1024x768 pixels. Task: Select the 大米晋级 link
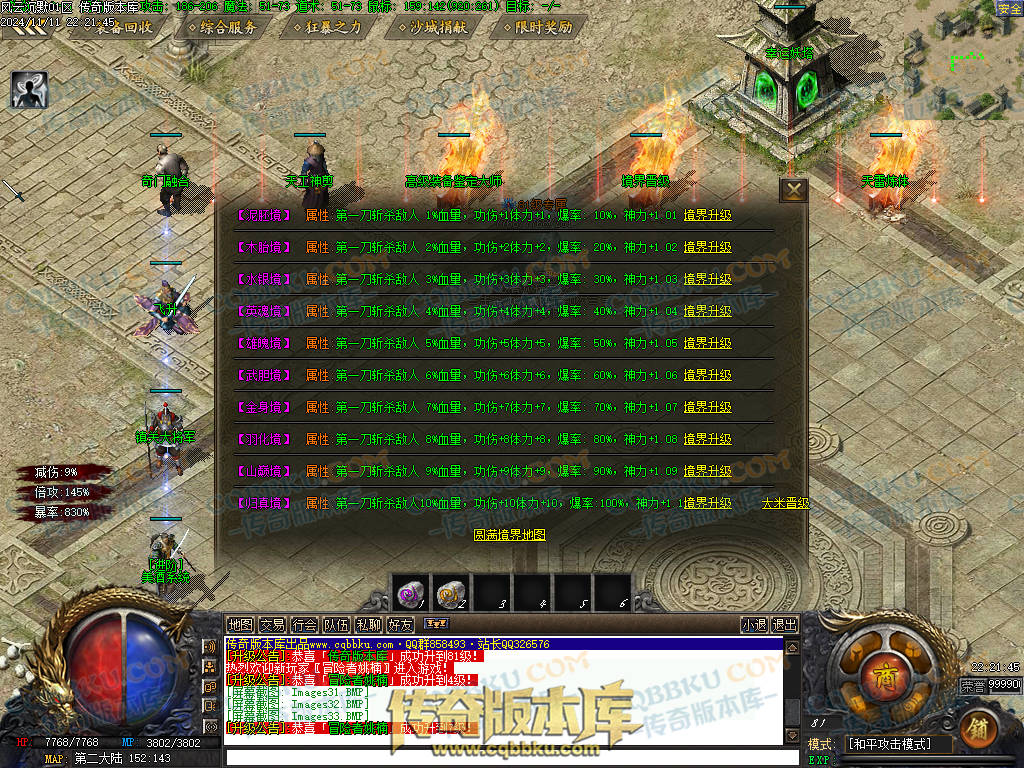point(785,503)
